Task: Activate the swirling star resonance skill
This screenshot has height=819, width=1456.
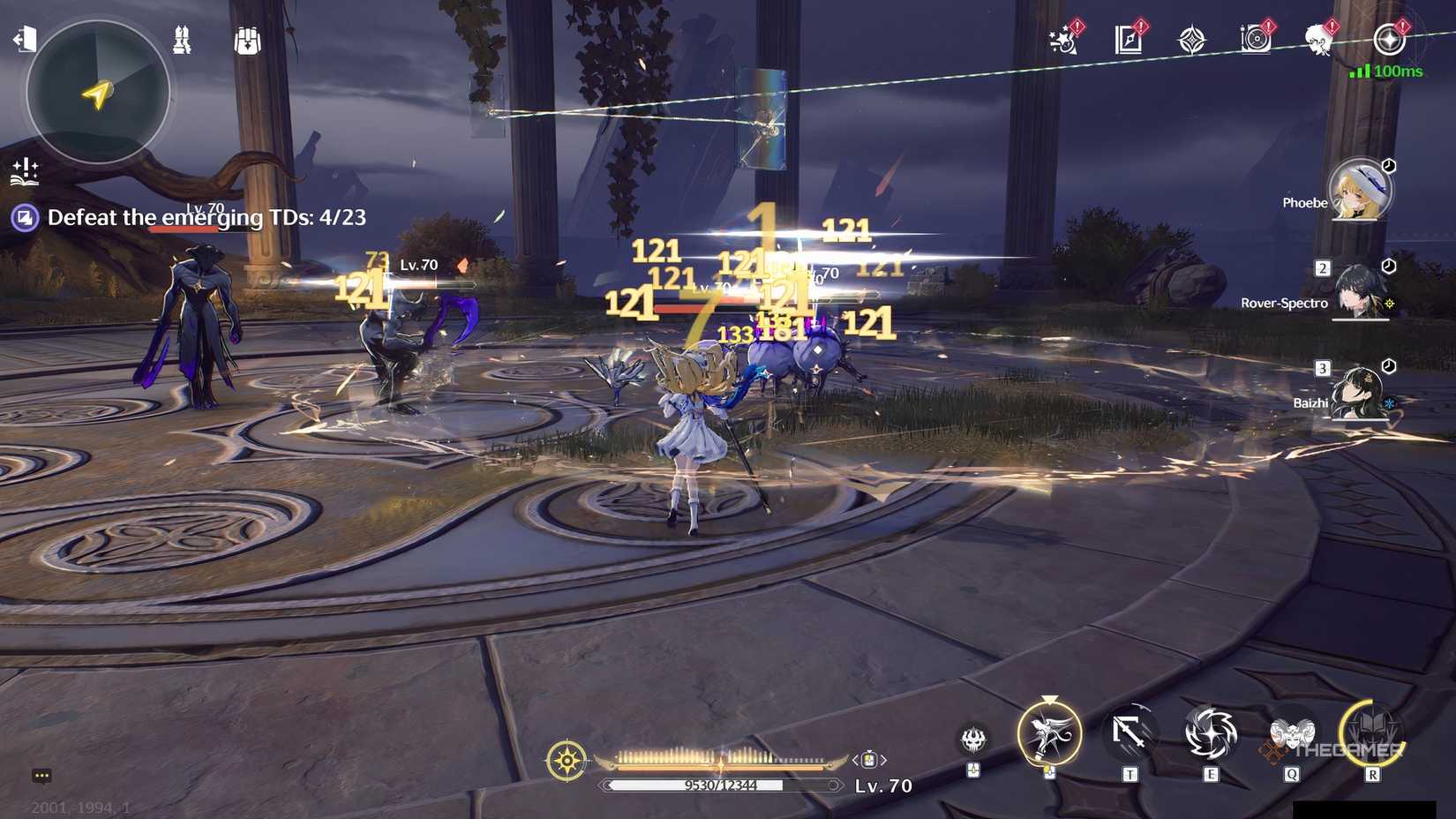Action: [x=1211, y=733]
